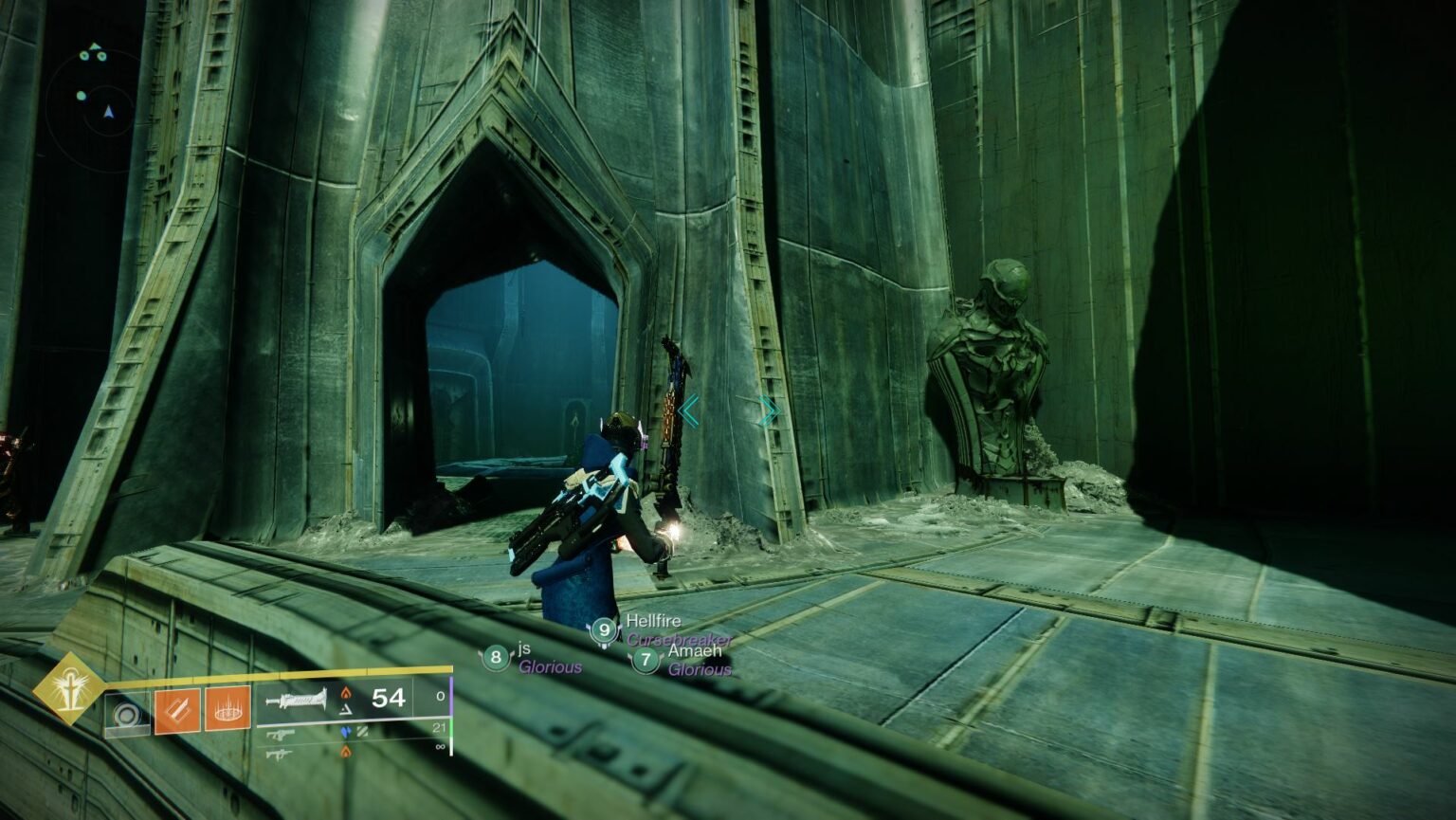
Task: Click the orange grenade ability icon
Action: pyautogui.click(x=227, y=710)
